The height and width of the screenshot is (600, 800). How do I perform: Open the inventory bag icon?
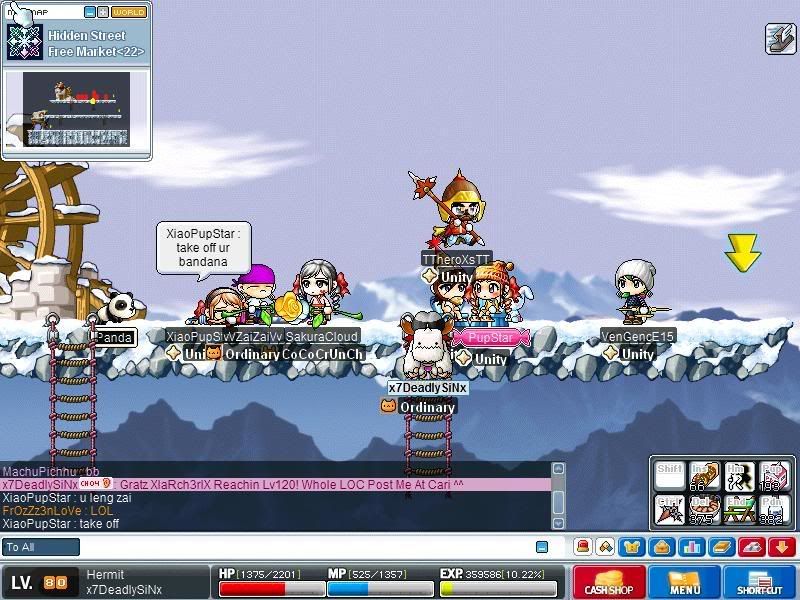point(660,547)
